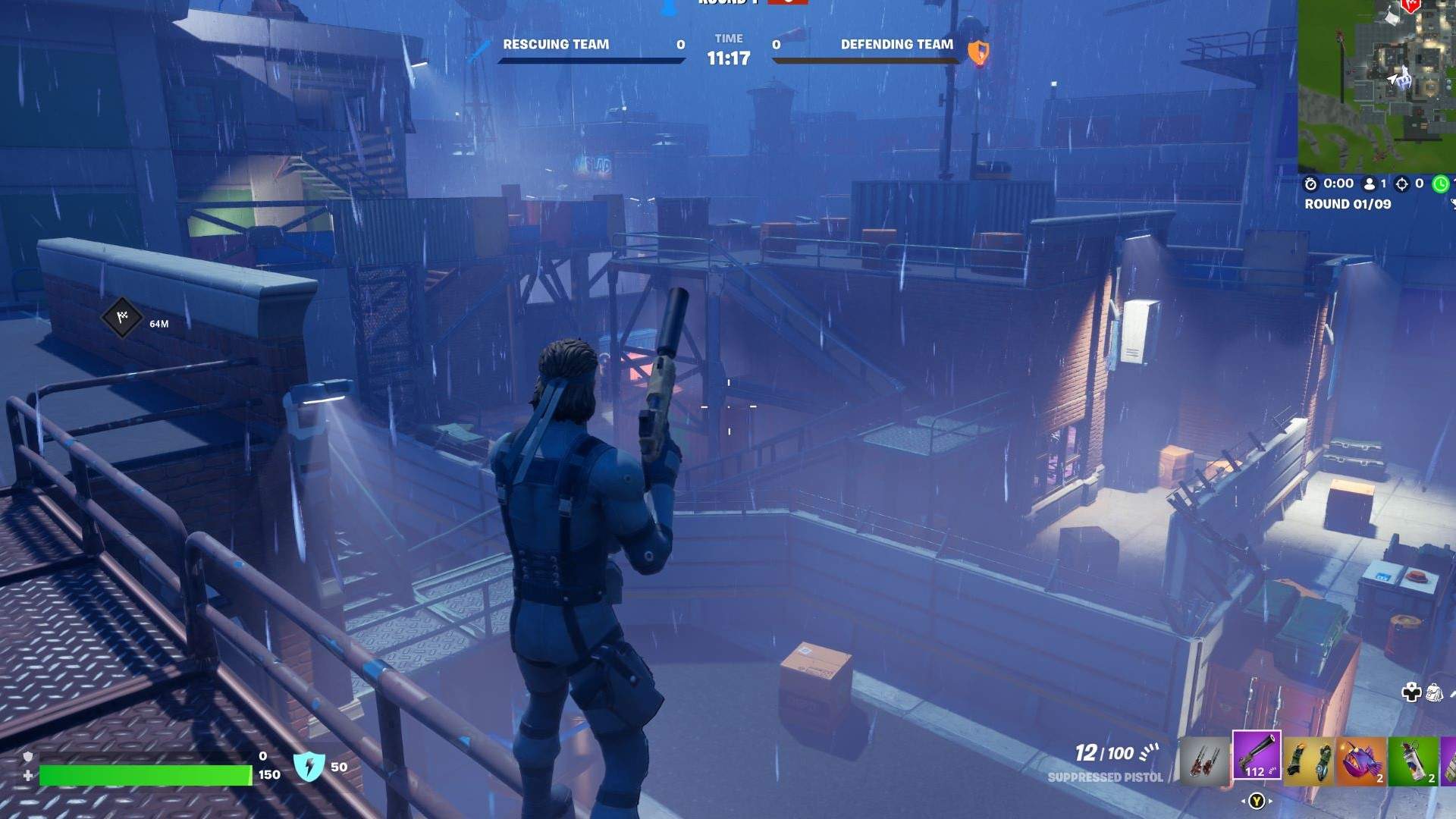The image size is (1456, 819).
Task: Click the stopwatch timer icon below the minimap
Action: point(1310,183)
